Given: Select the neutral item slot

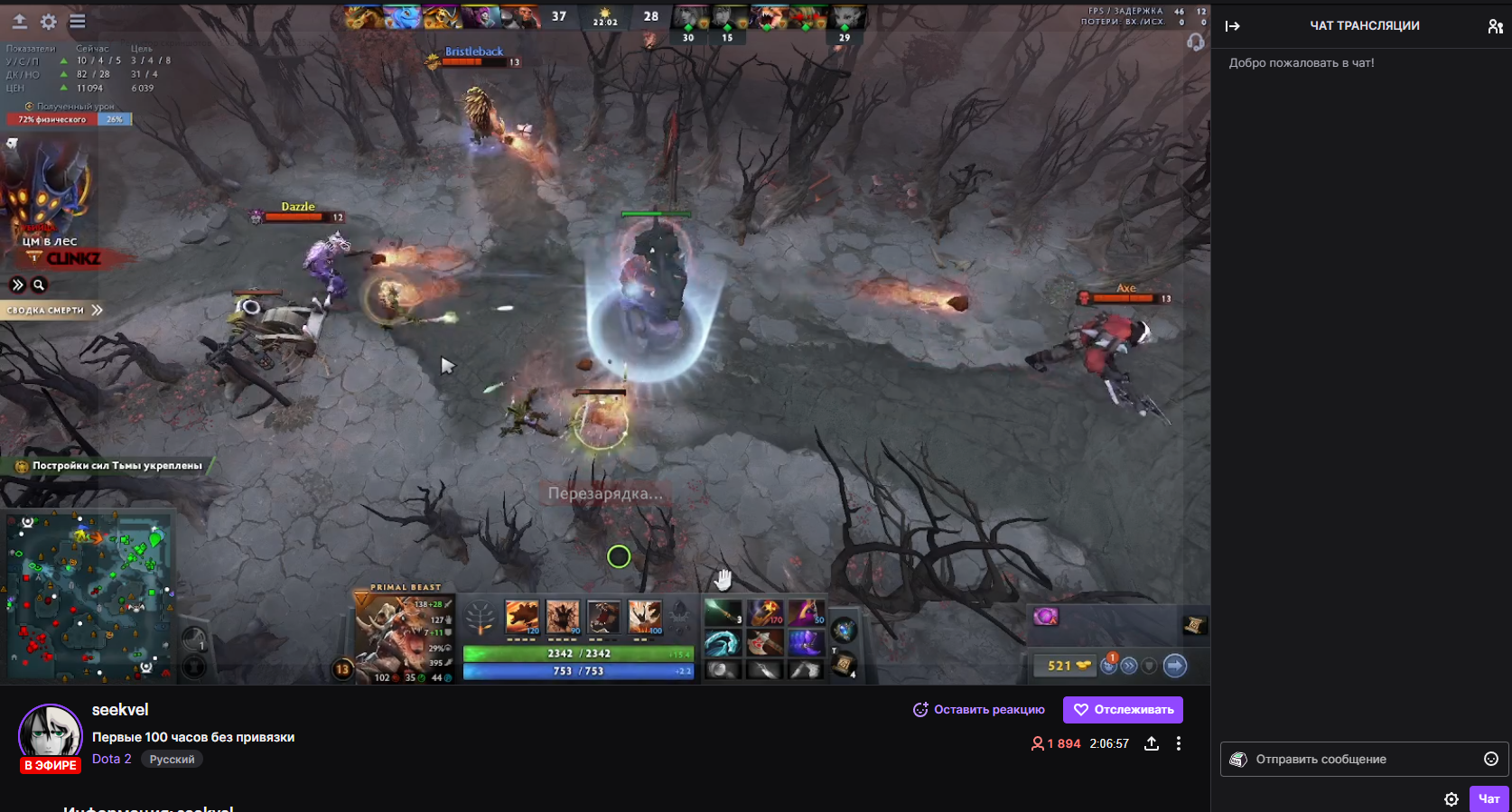Looking at the screenshot, I should (x=844, y=630).
